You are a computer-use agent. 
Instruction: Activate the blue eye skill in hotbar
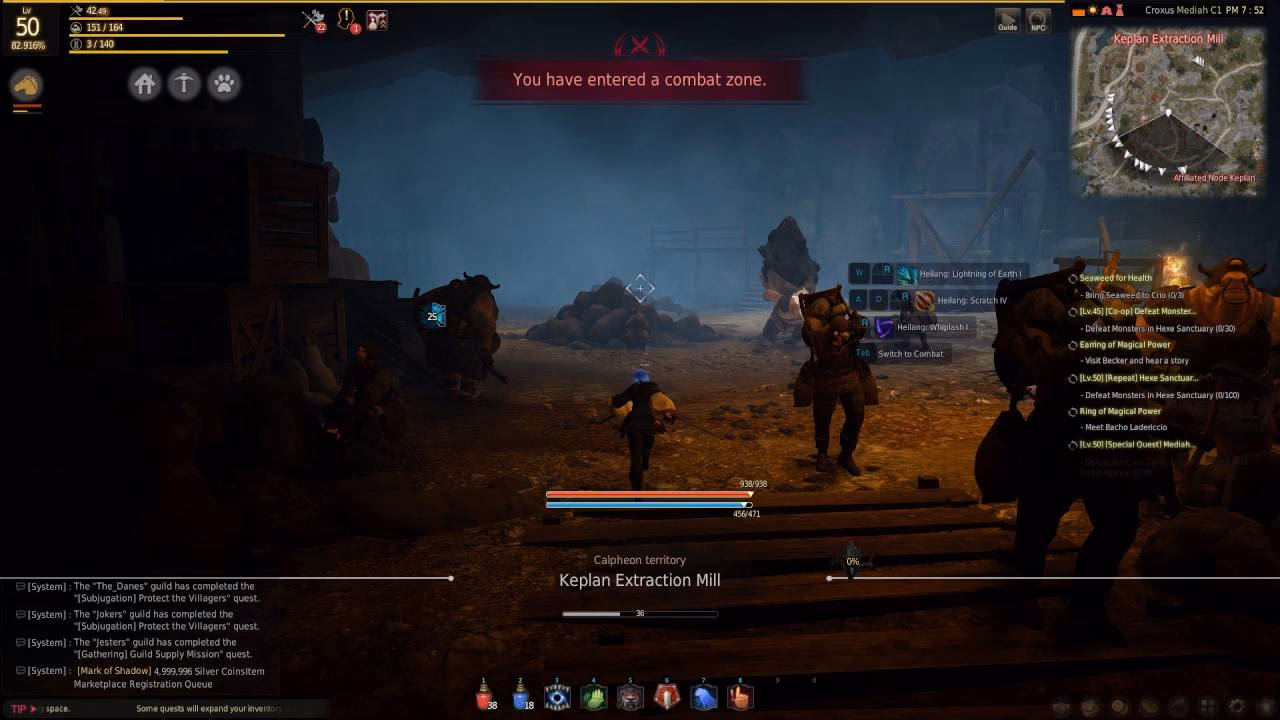[x=557, y=697]
